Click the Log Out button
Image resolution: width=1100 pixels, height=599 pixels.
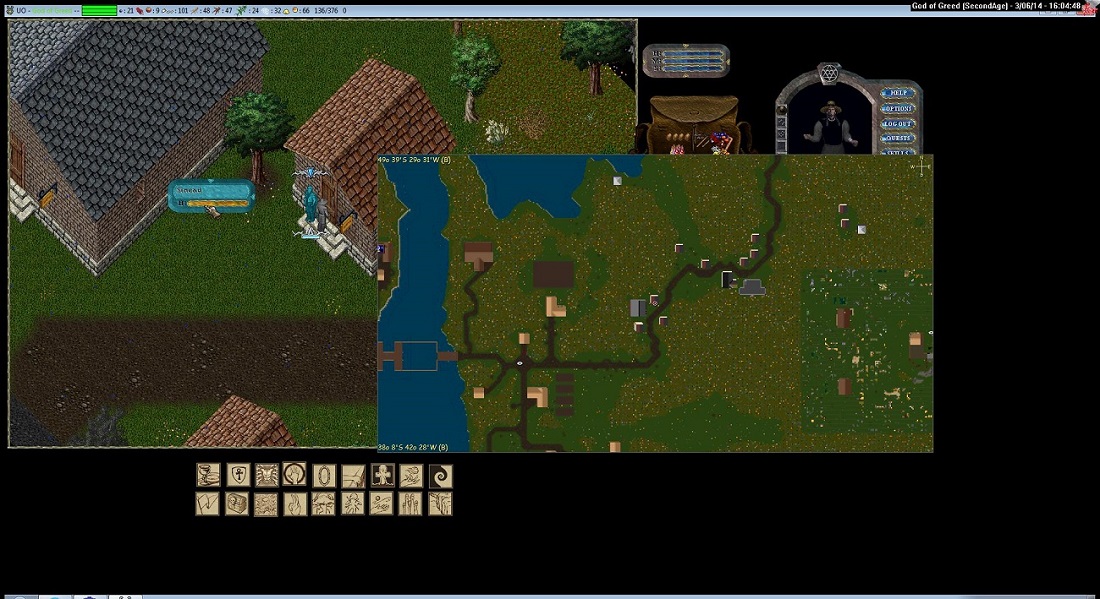click(897, 123)
